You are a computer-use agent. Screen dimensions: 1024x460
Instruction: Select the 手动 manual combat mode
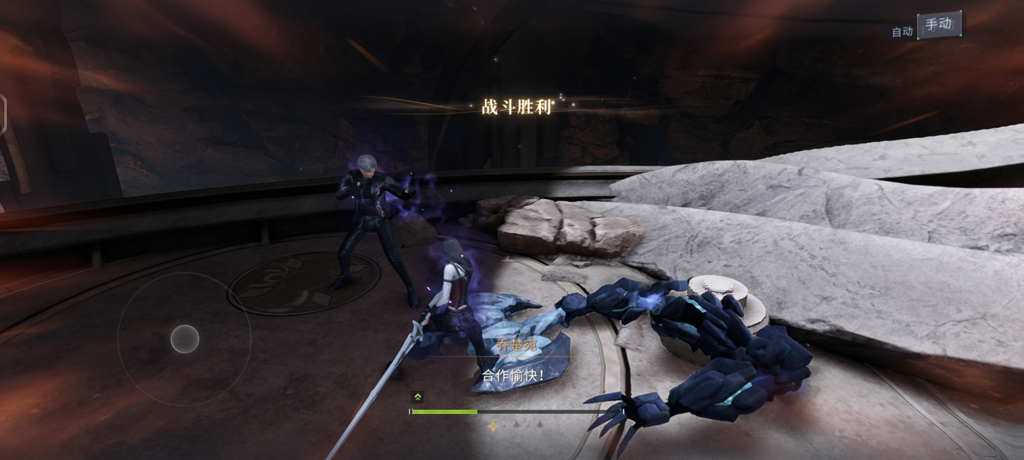pos(939,25)
